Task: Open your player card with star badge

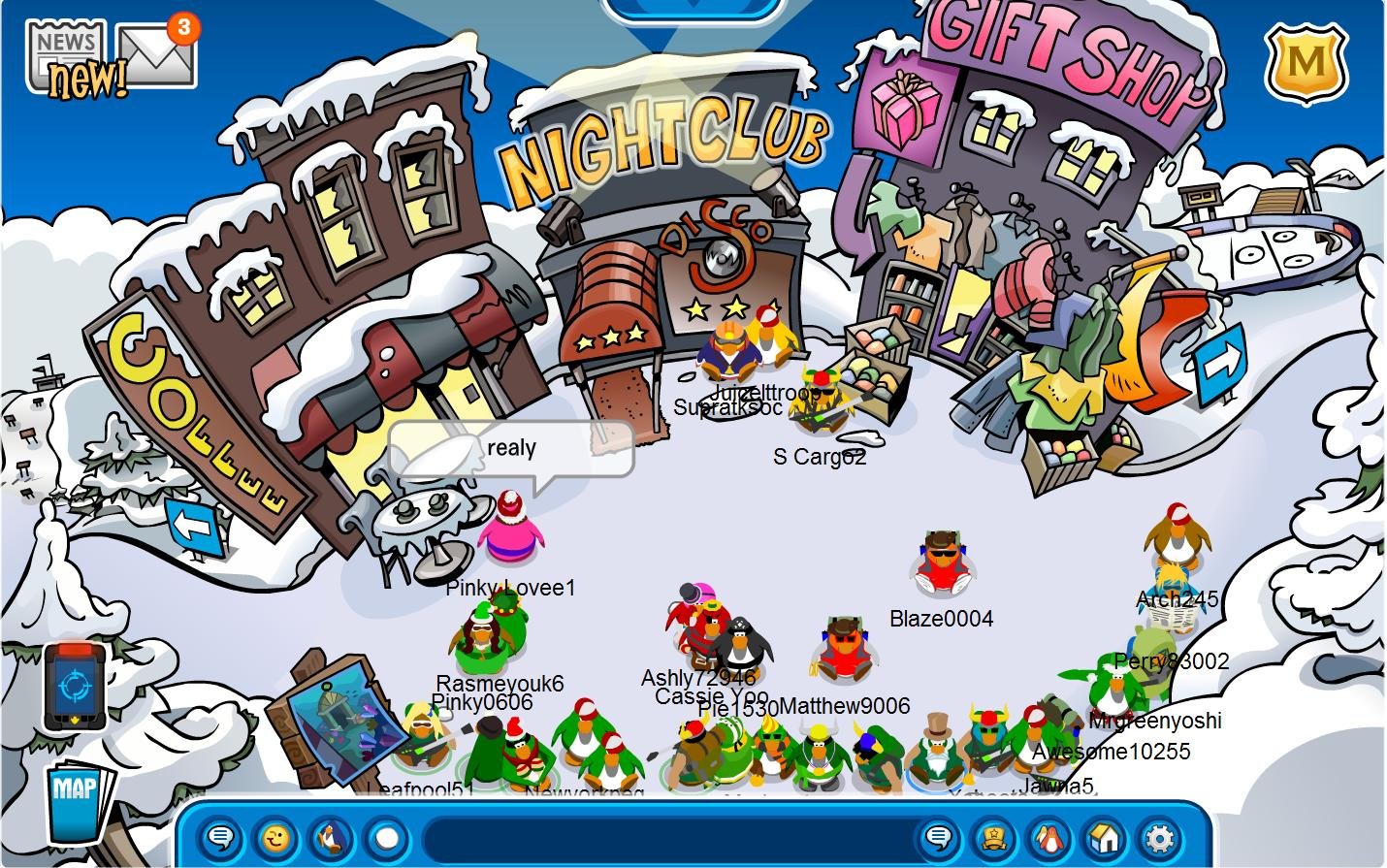Action: 993,838
